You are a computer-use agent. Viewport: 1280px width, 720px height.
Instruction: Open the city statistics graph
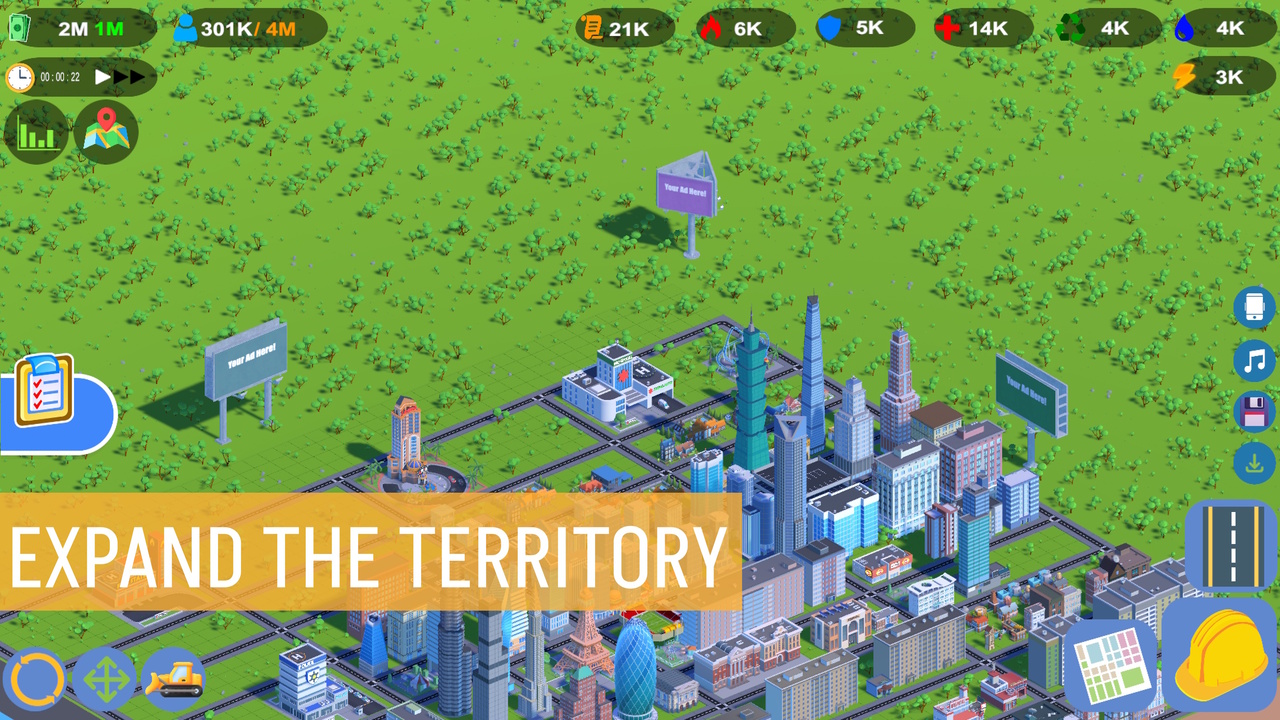pos(36,131)
